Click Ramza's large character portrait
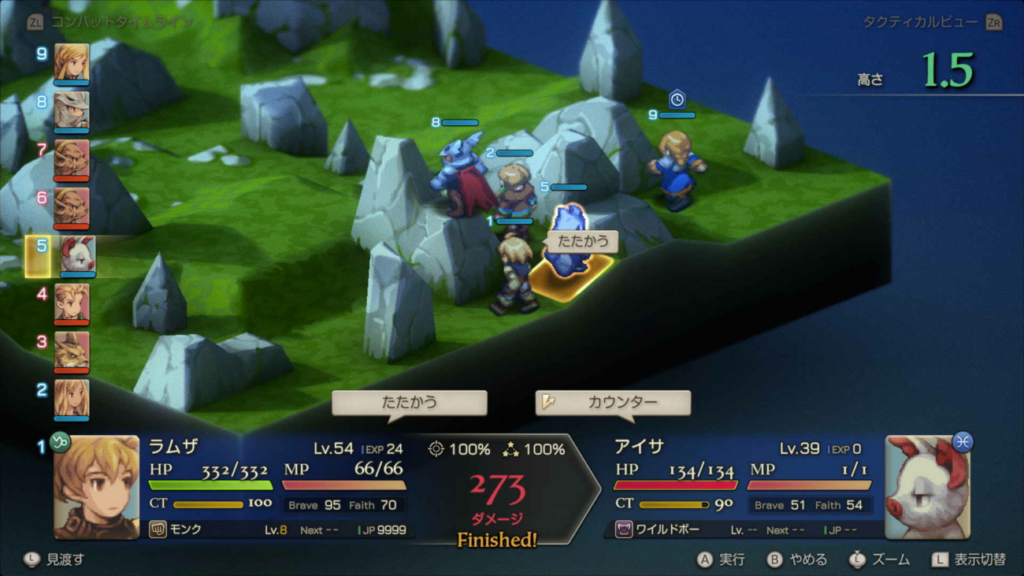Image resolution: width=1024 pixels, height=576 pixels. 97,487
